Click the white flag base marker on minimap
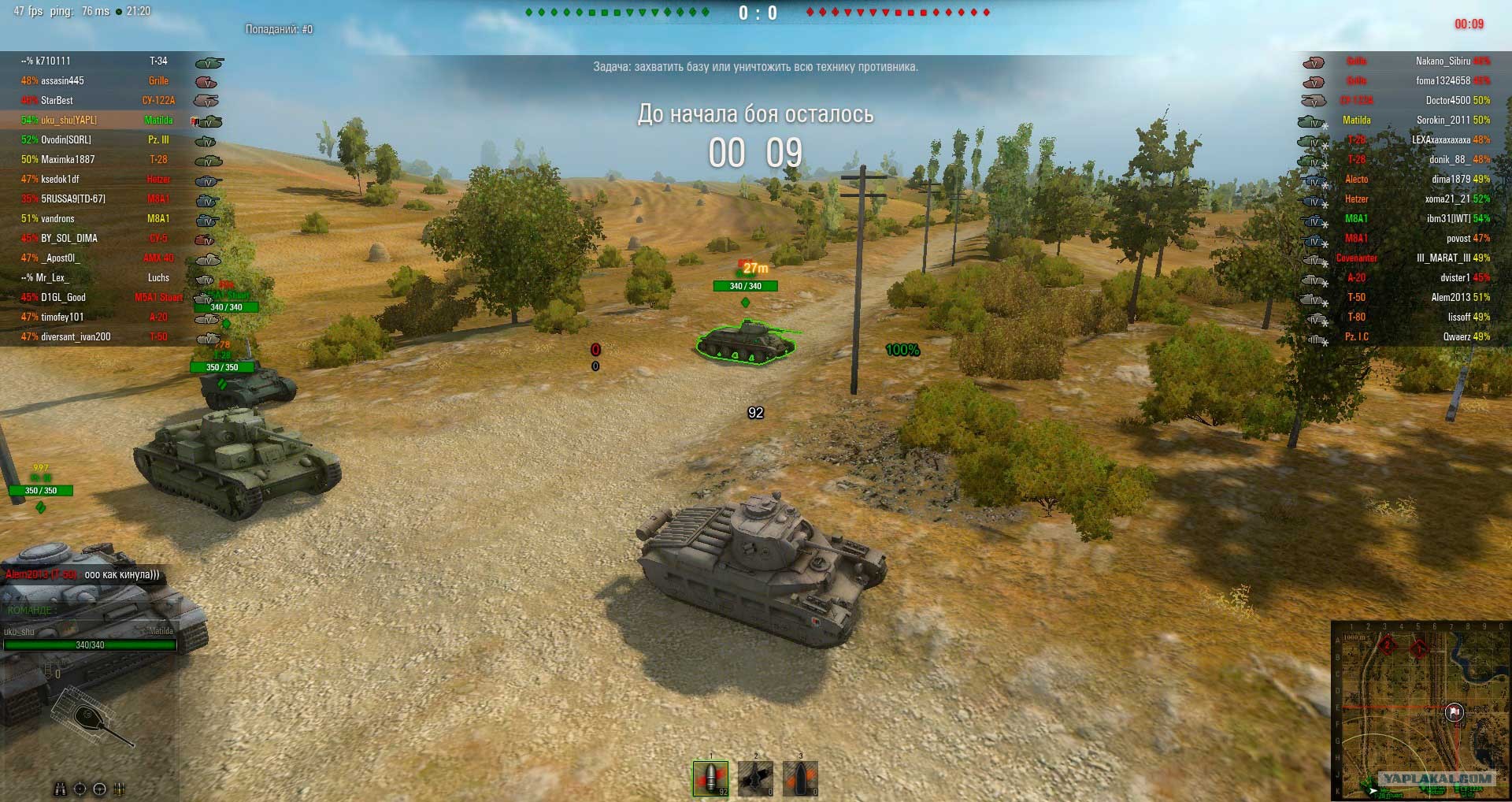The width and height of the screenshot is (1512, 802). coord(1455,712)
